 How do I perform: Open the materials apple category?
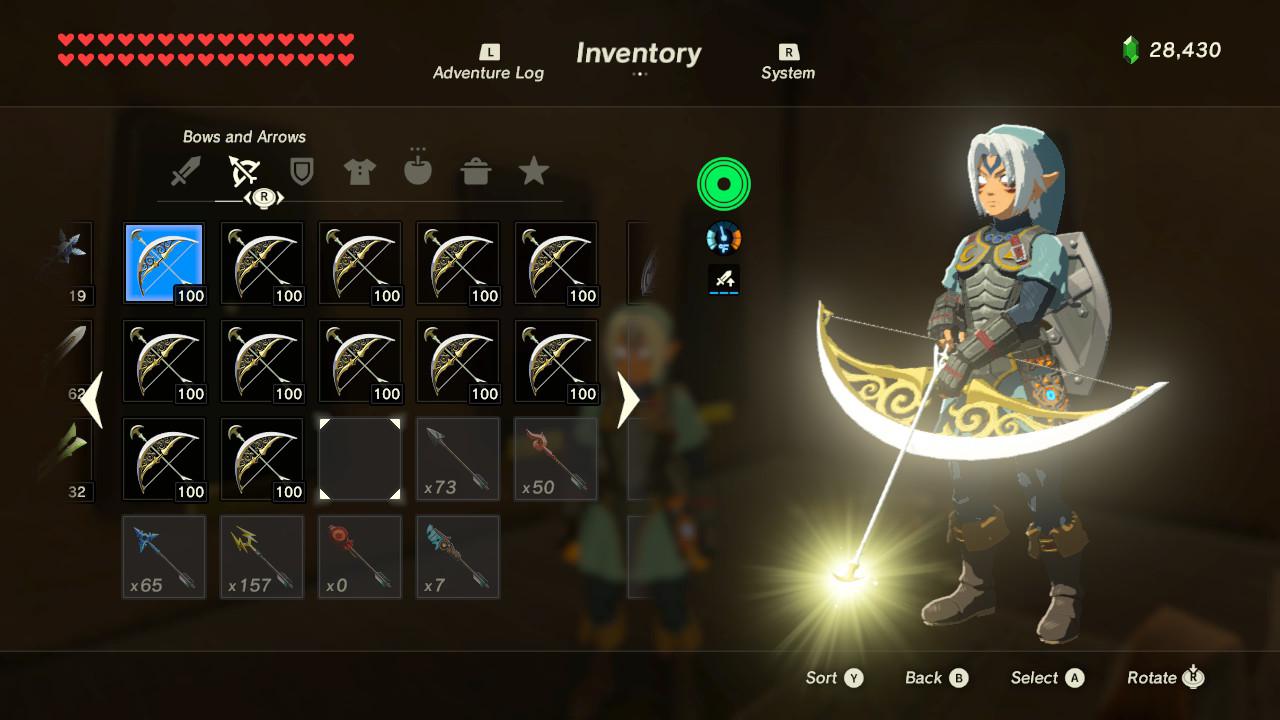click(417, 170)
